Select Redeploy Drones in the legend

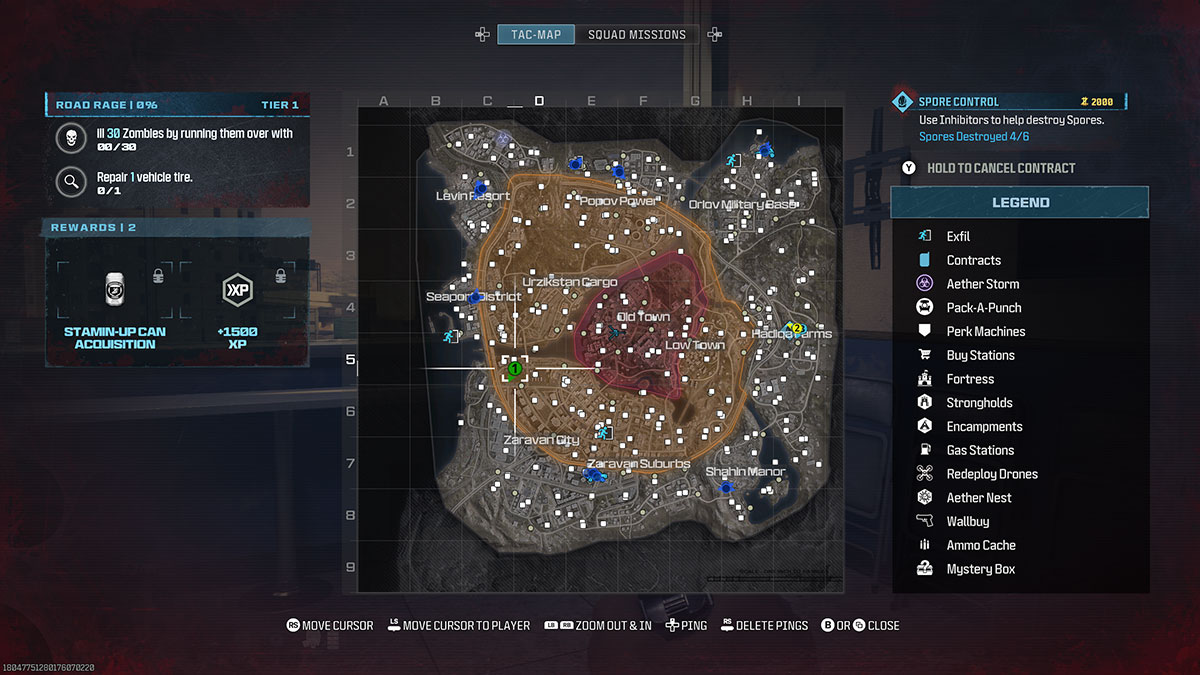tap(991, 474)
